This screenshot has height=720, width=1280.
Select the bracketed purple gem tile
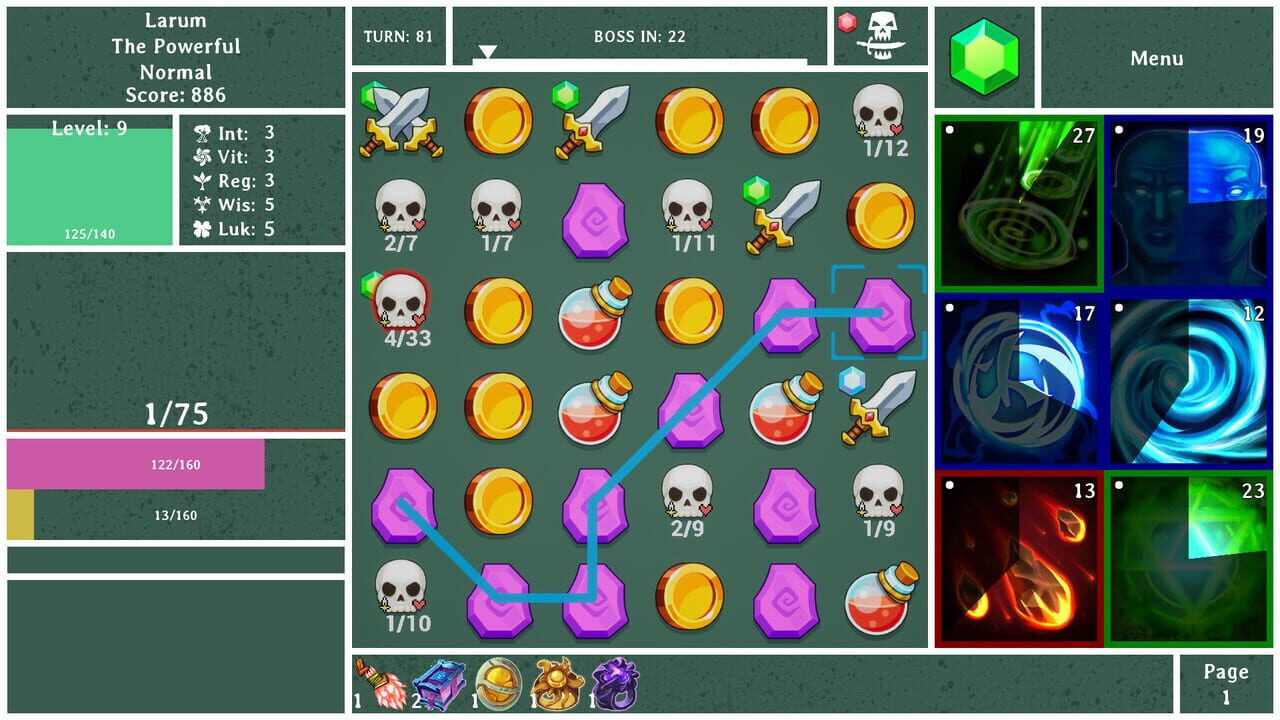880,313
